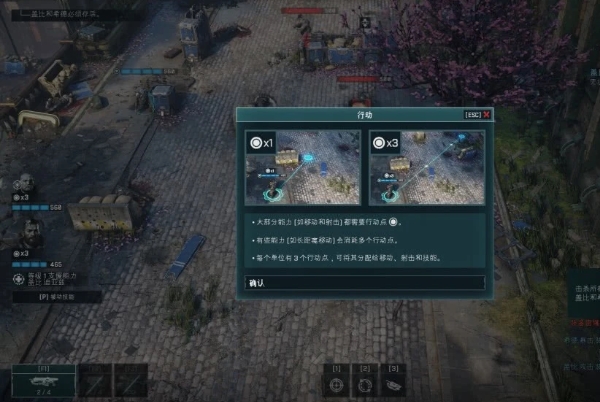This screenshot has height=402, width=600.
Task: View the x3 action point example image
Action: point(428,167)
